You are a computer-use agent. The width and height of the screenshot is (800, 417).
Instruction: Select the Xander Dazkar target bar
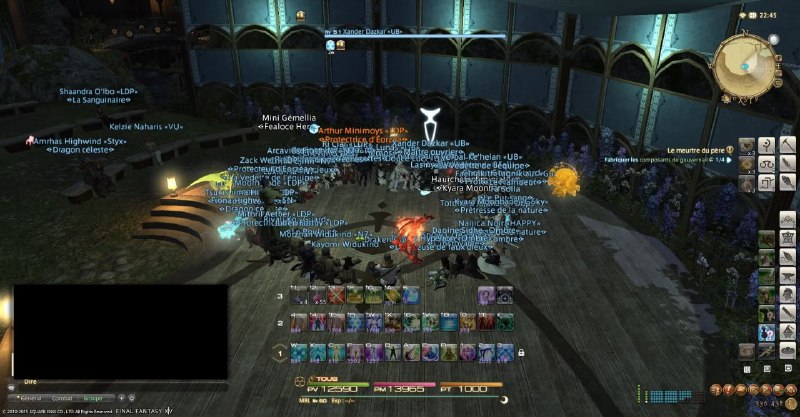[420, 33]
